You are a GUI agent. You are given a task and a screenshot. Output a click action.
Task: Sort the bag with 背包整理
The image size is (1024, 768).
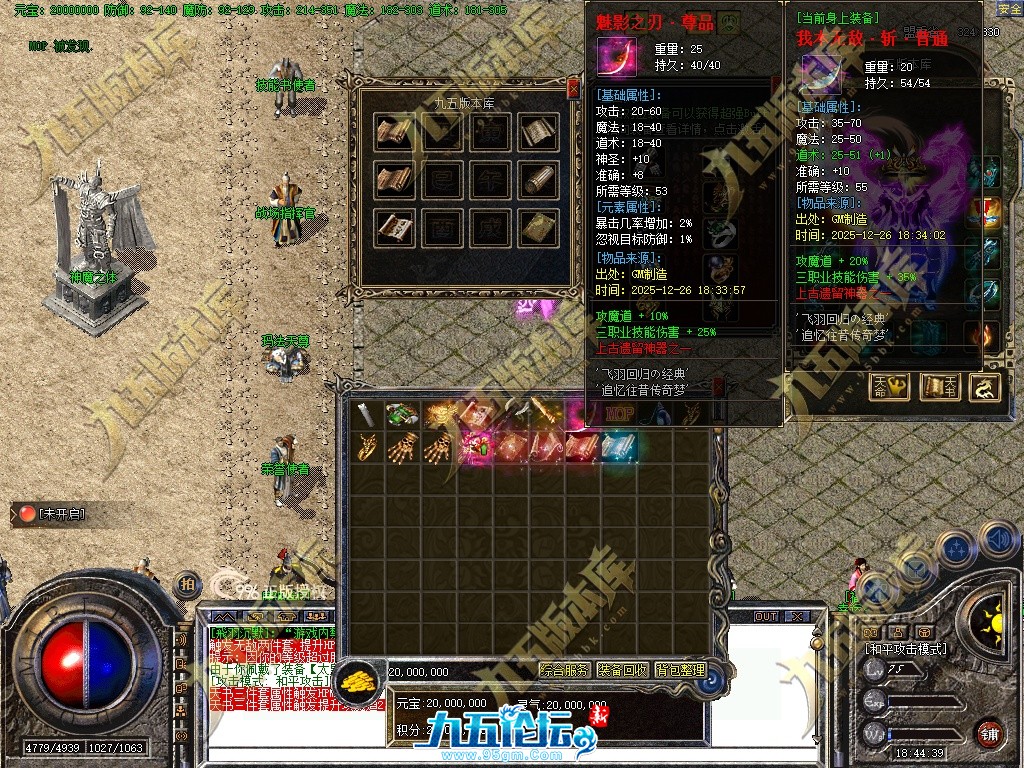[x=680, y=670]
